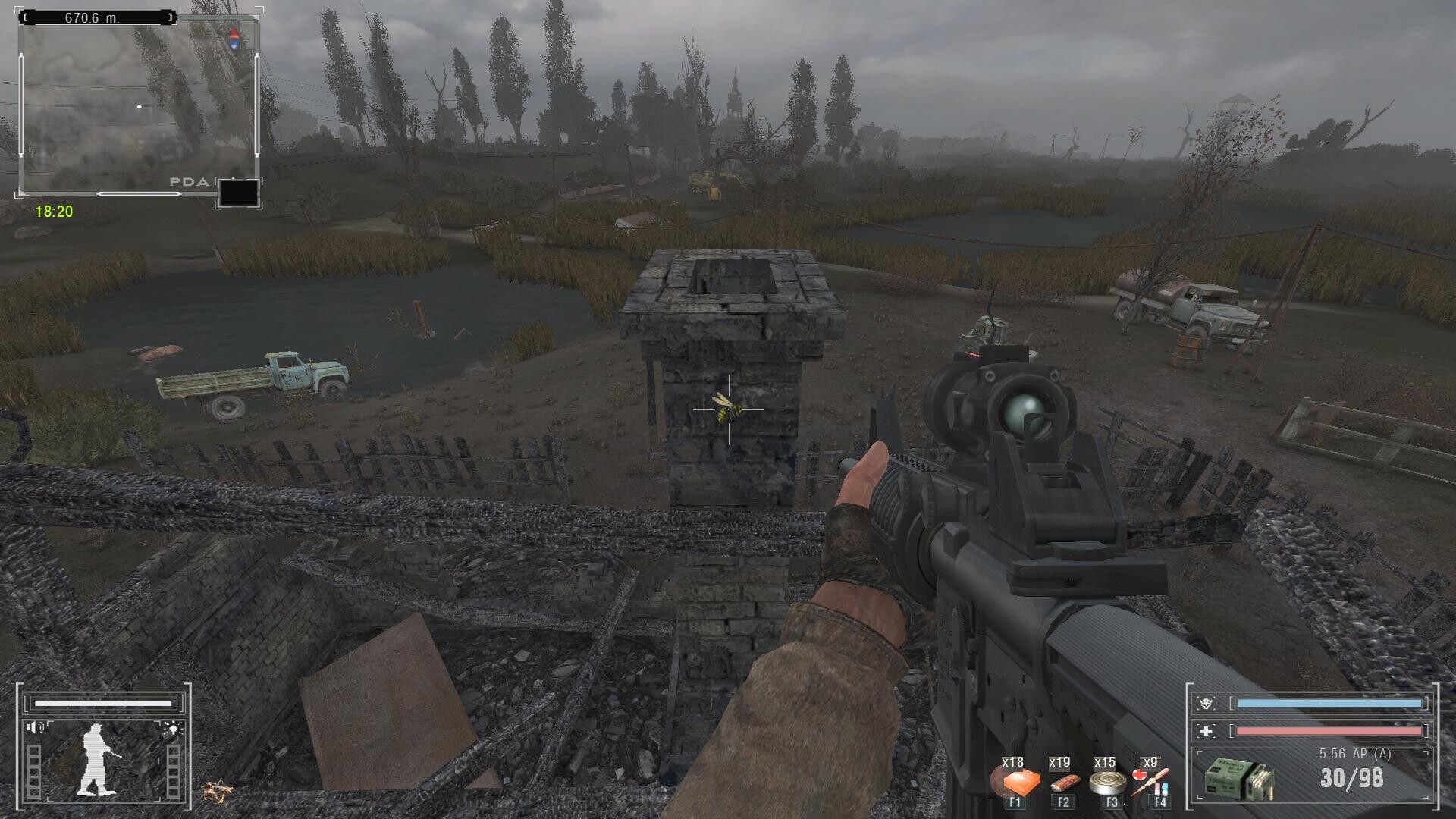Click the visibility light indicator icon
The width and height of the screenshot is (1456, 819).
click(x=171, y=730)
